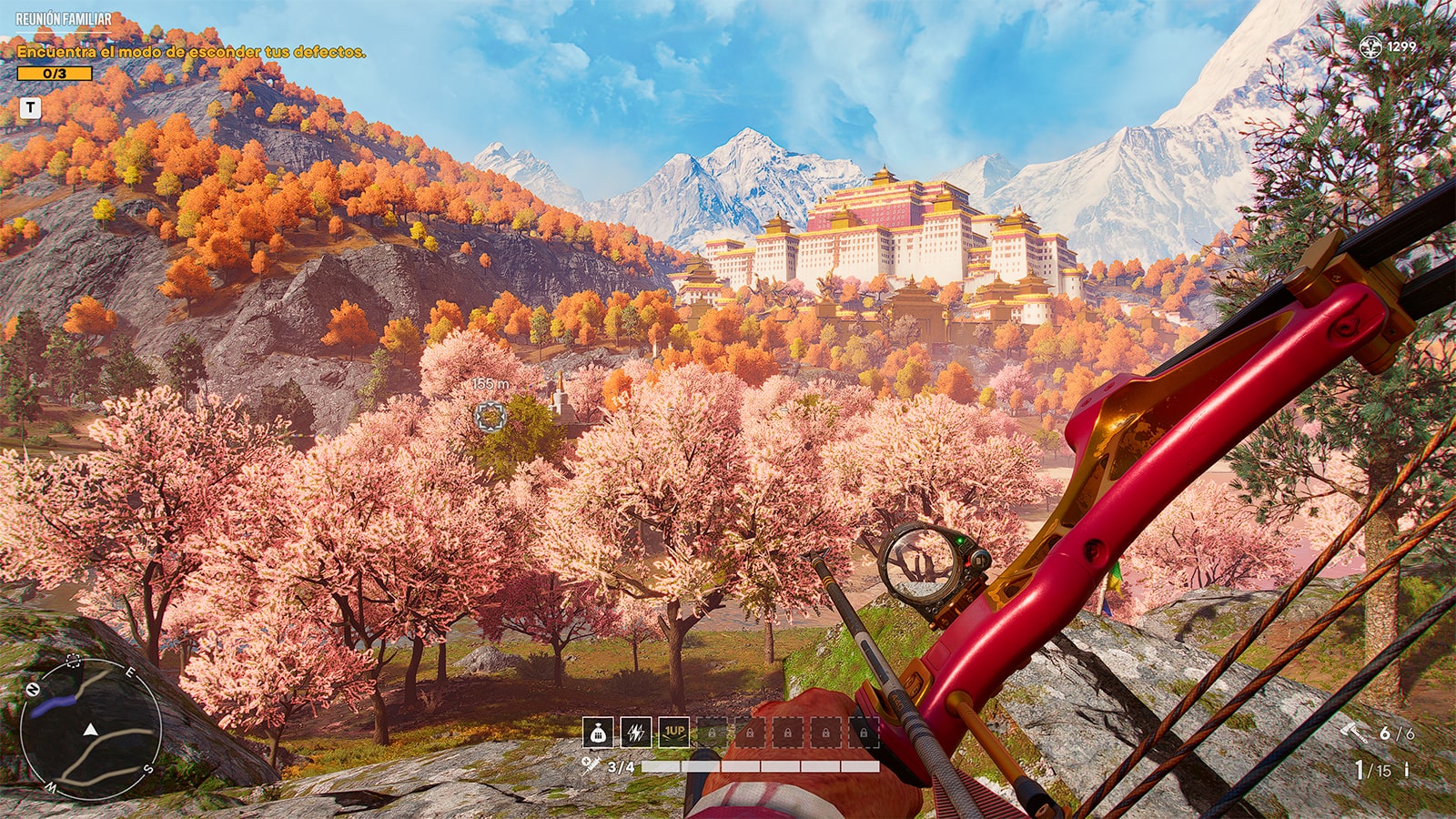
Task: Open the circular minimap
Action: point(90,730)
